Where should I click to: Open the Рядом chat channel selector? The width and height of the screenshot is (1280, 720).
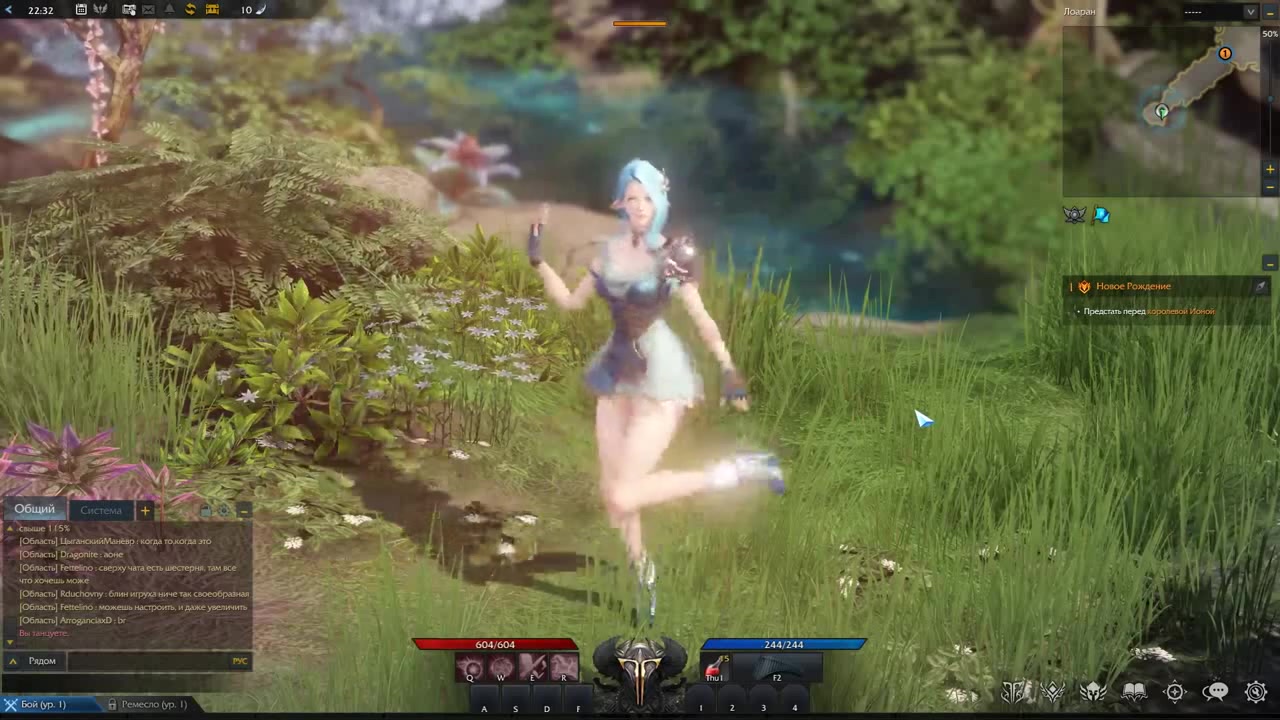[x=42, y=660]
